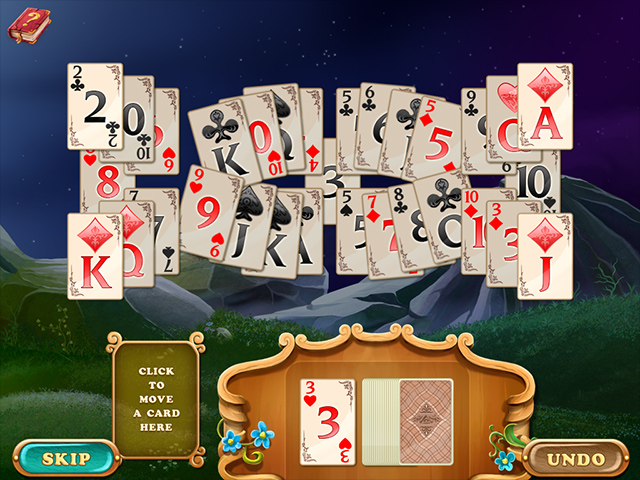This screenshot has width=640, height=480.
Task: Select the 9 of hearts card
Action: click(x=207, y=209)
